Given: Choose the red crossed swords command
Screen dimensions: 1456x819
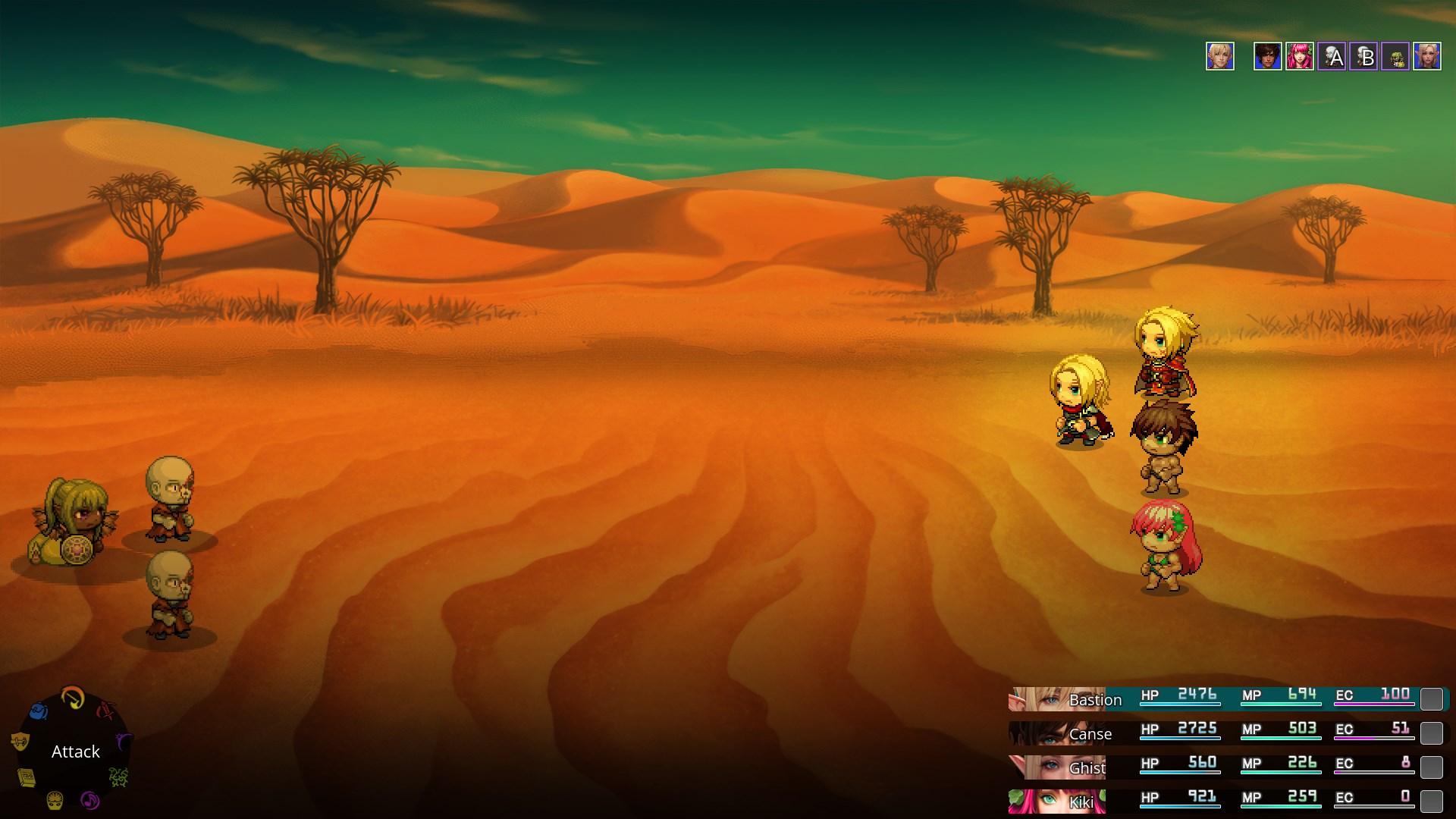Looking at the screenshot, I should tap(105, 711).
